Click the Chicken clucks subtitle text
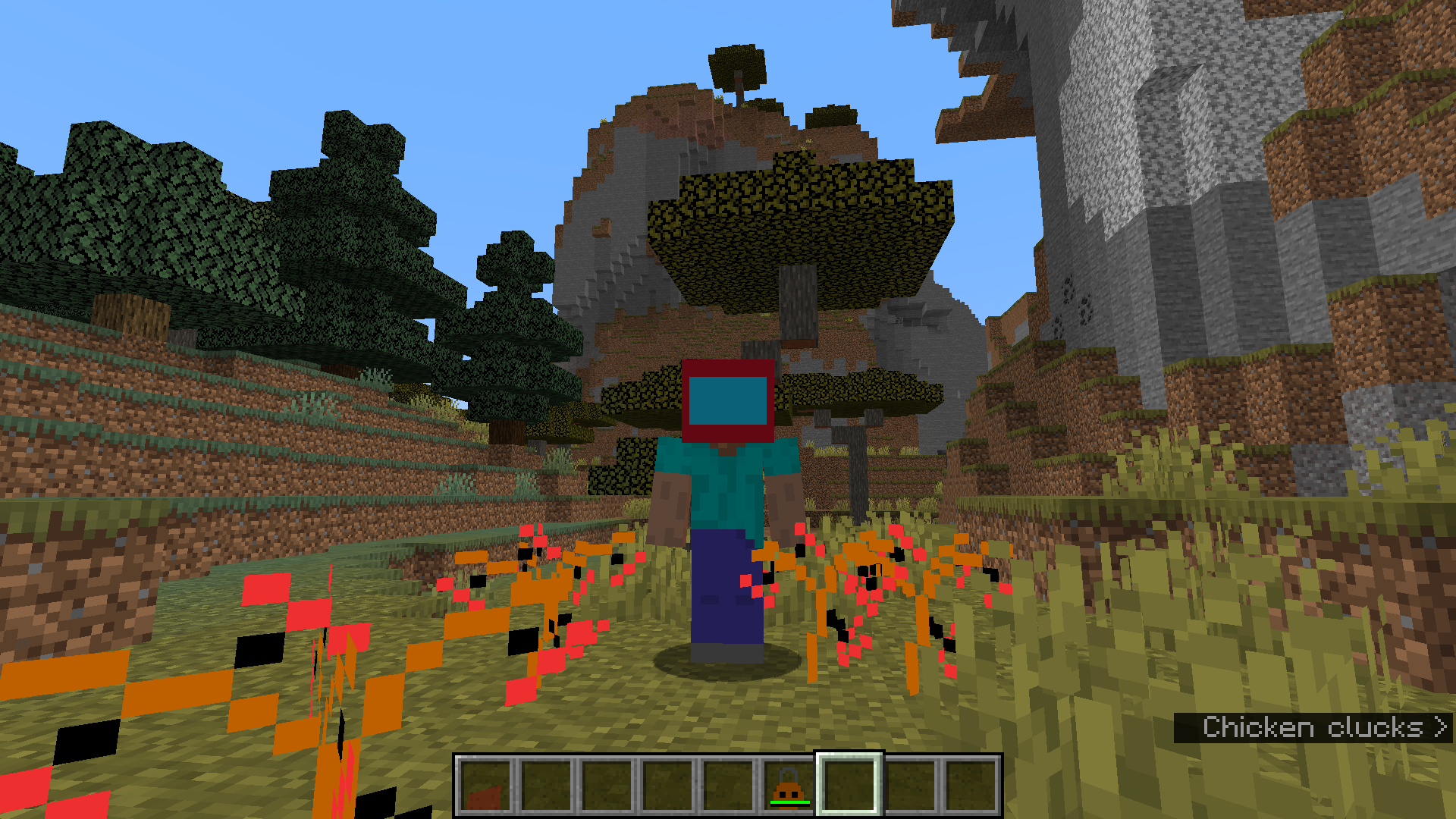This screenshot has width=1456, height=819. click(1313, 726)
